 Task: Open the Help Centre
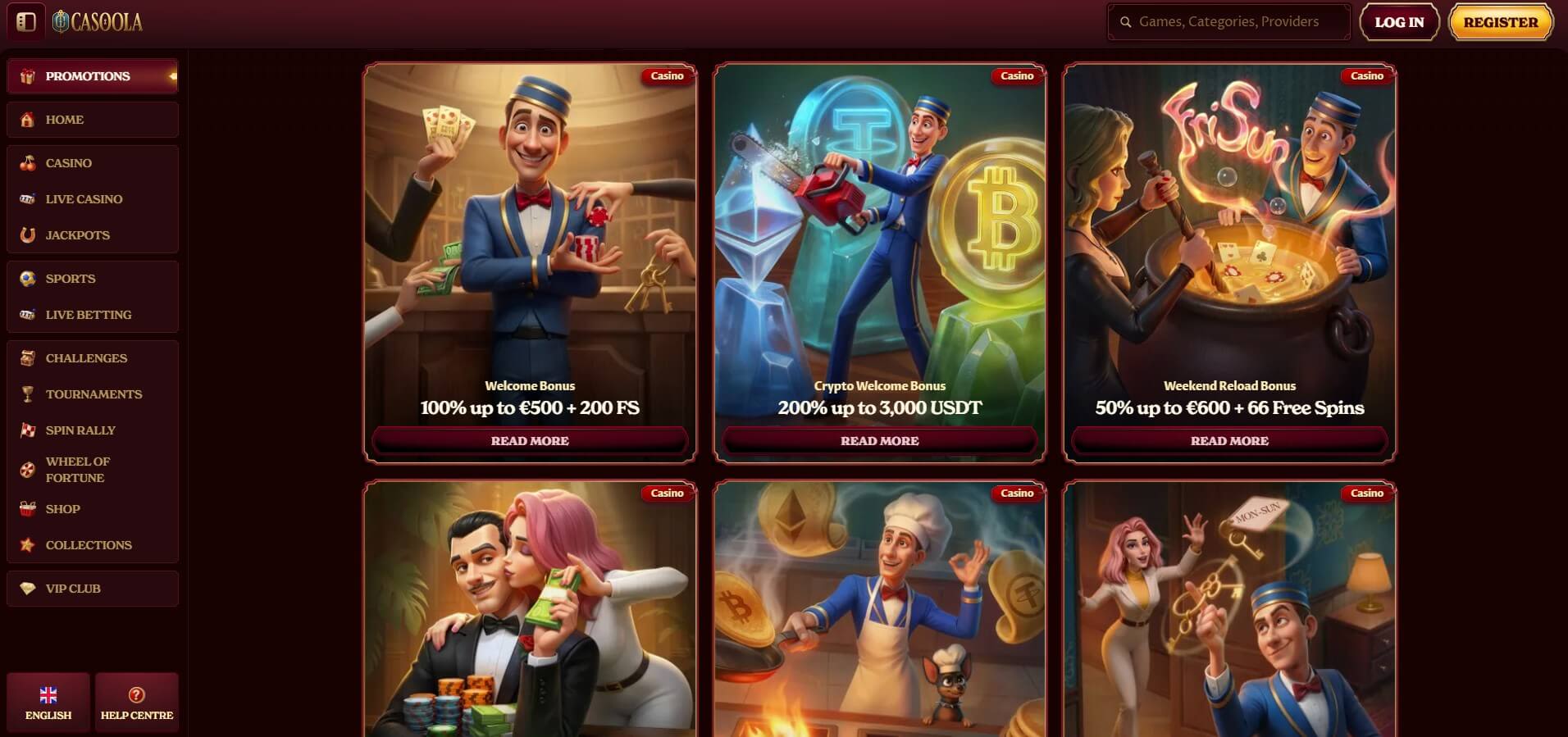(137, 703)
